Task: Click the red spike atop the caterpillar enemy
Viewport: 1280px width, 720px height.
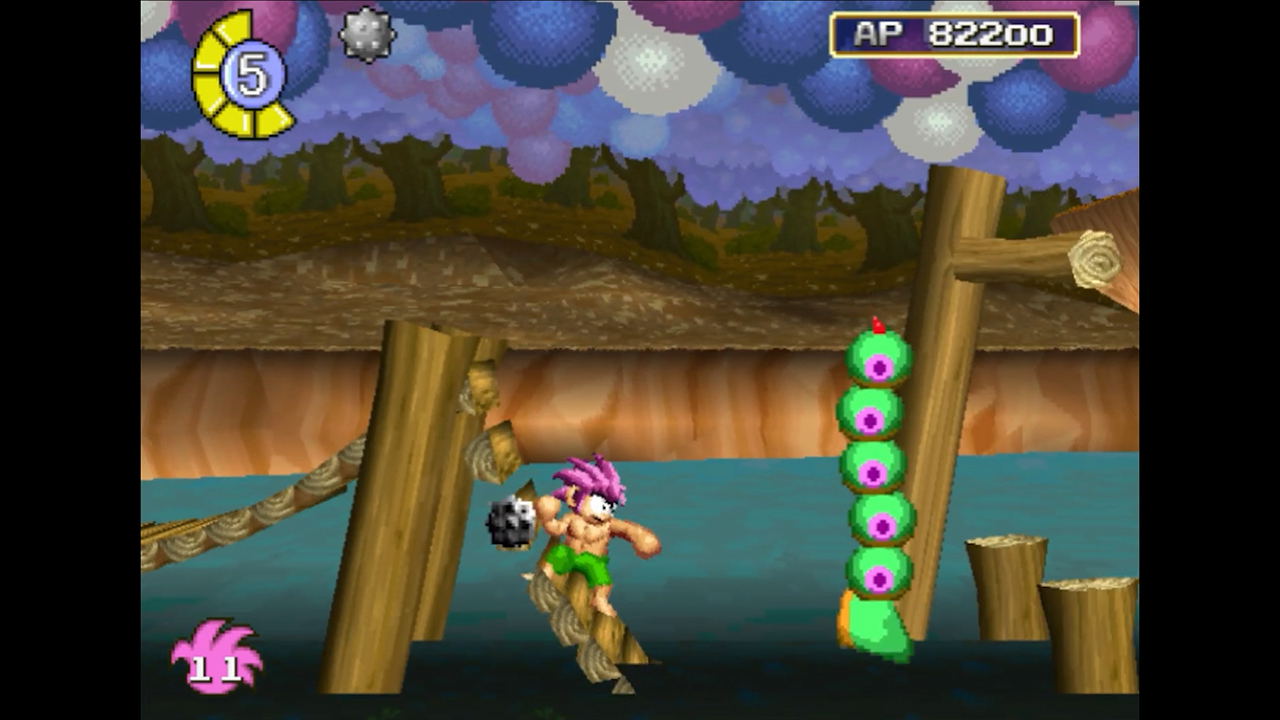Action: 878,323
